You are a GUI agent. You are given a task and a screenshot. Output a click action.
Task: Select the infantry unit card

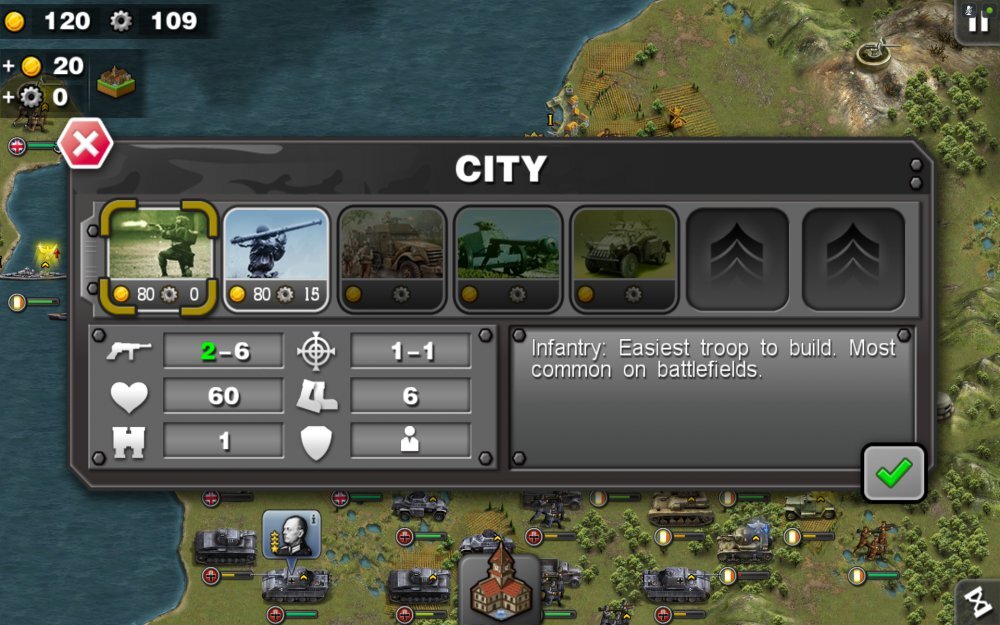(x=160, y=257)
